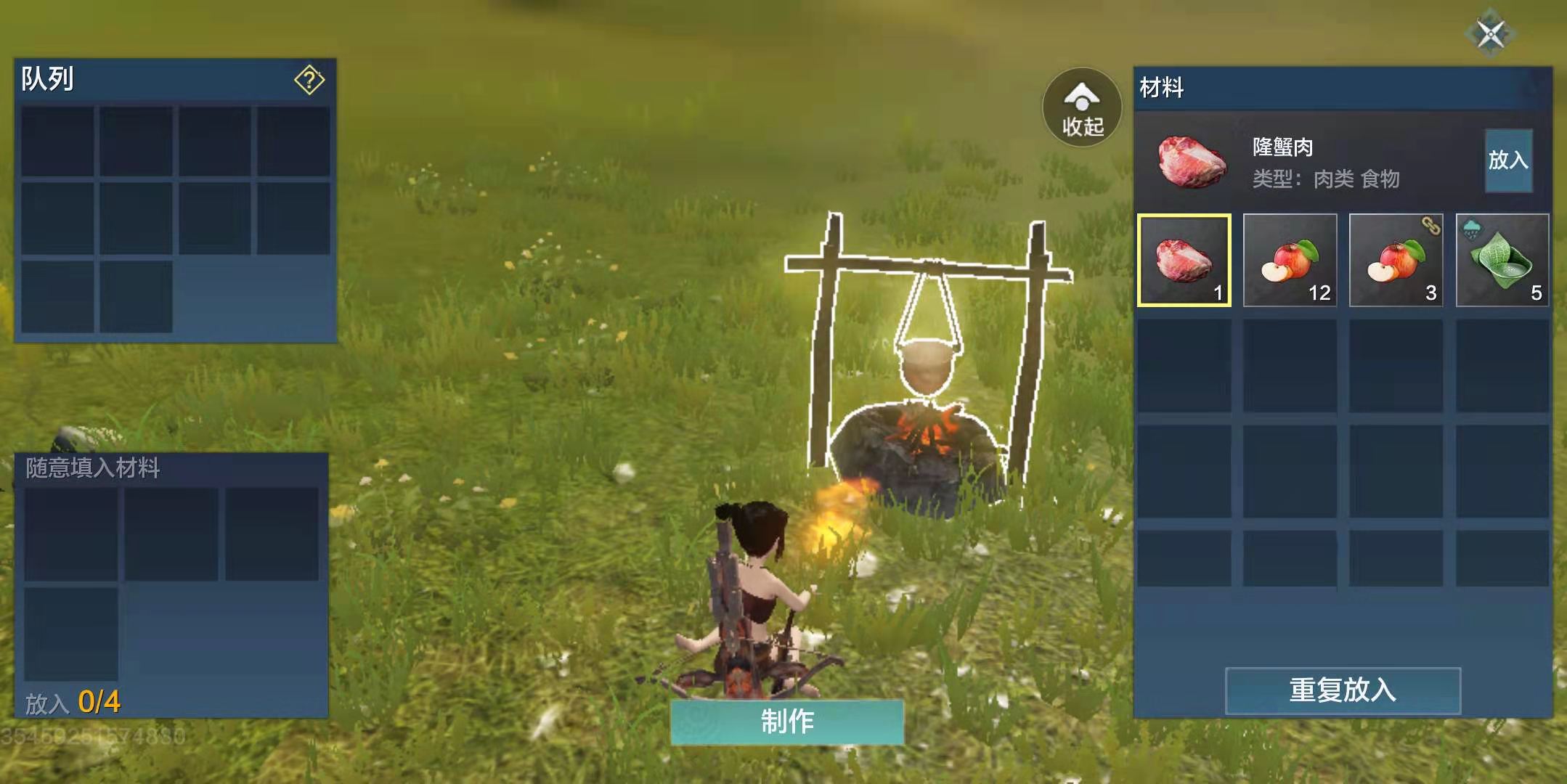The width and height of the screenshot is (1567, 784).
Task: Select the crab meat material slot
Action: pyautogui.click(x=1184, y=261)
